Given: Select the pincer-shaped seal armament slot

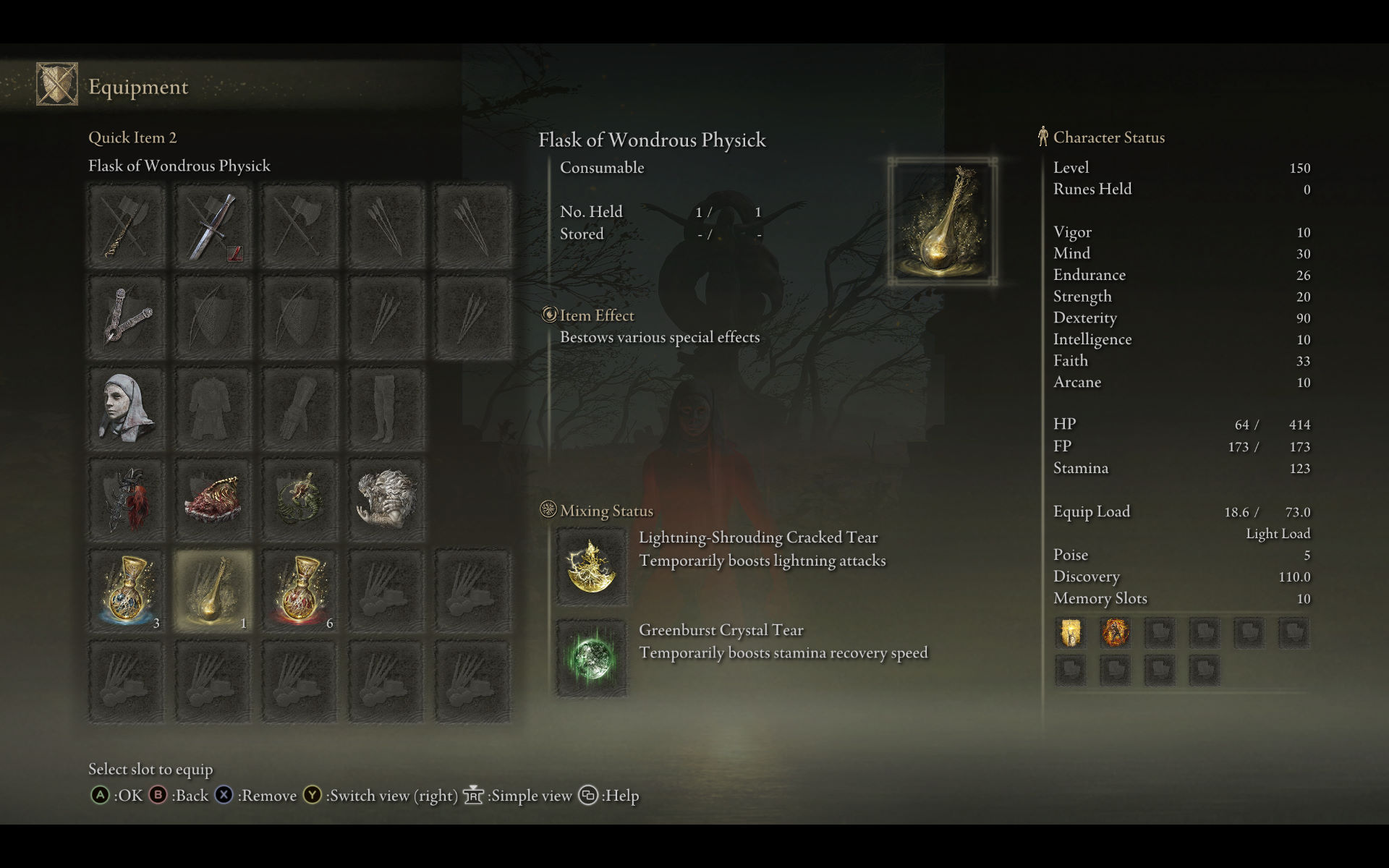Looking at the screenshot, I should 127,317.
